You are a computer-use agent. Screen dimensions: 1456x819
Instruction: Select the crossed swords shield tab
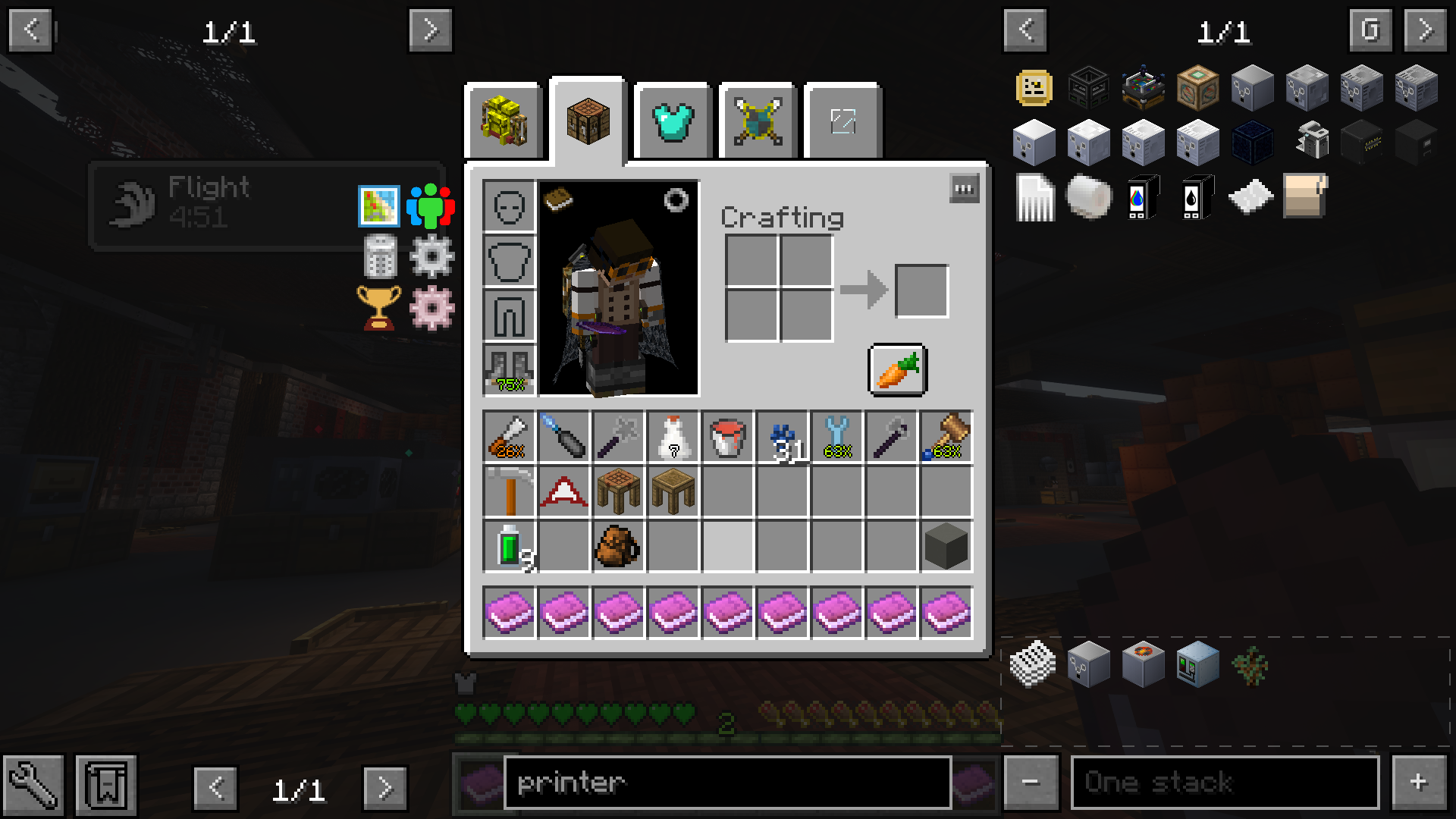[x=758, y=121]
